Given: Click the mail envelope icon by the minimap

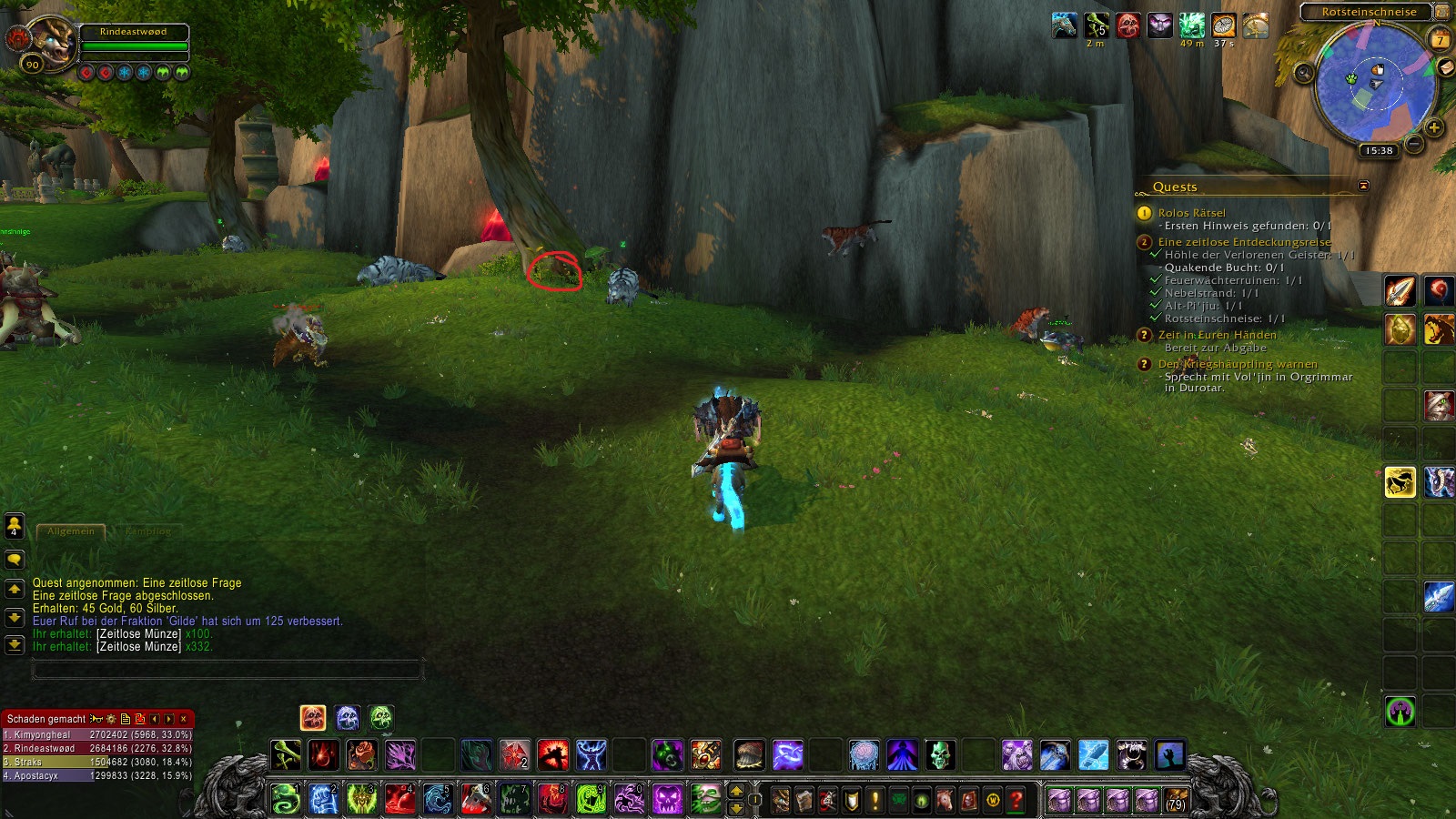Looking at the screenshot, I should point(1445,68).
